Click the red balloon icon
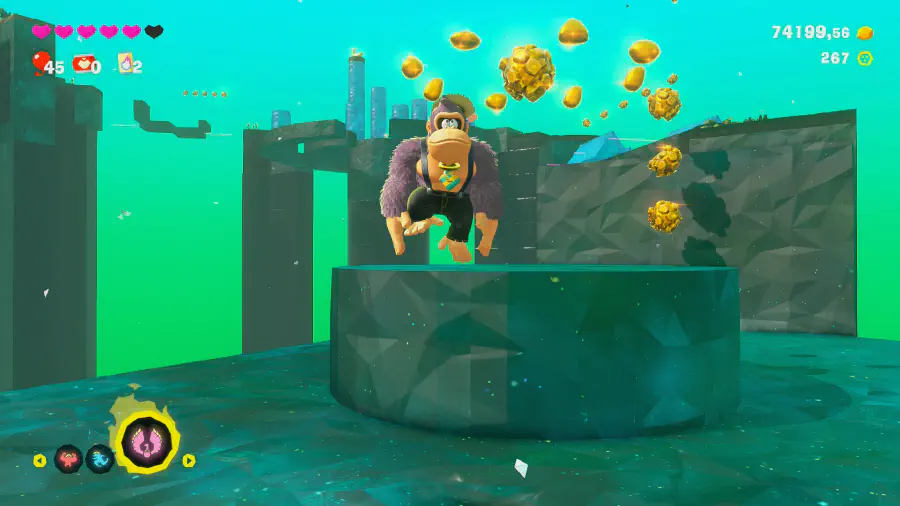 click(x=40, y=63)
